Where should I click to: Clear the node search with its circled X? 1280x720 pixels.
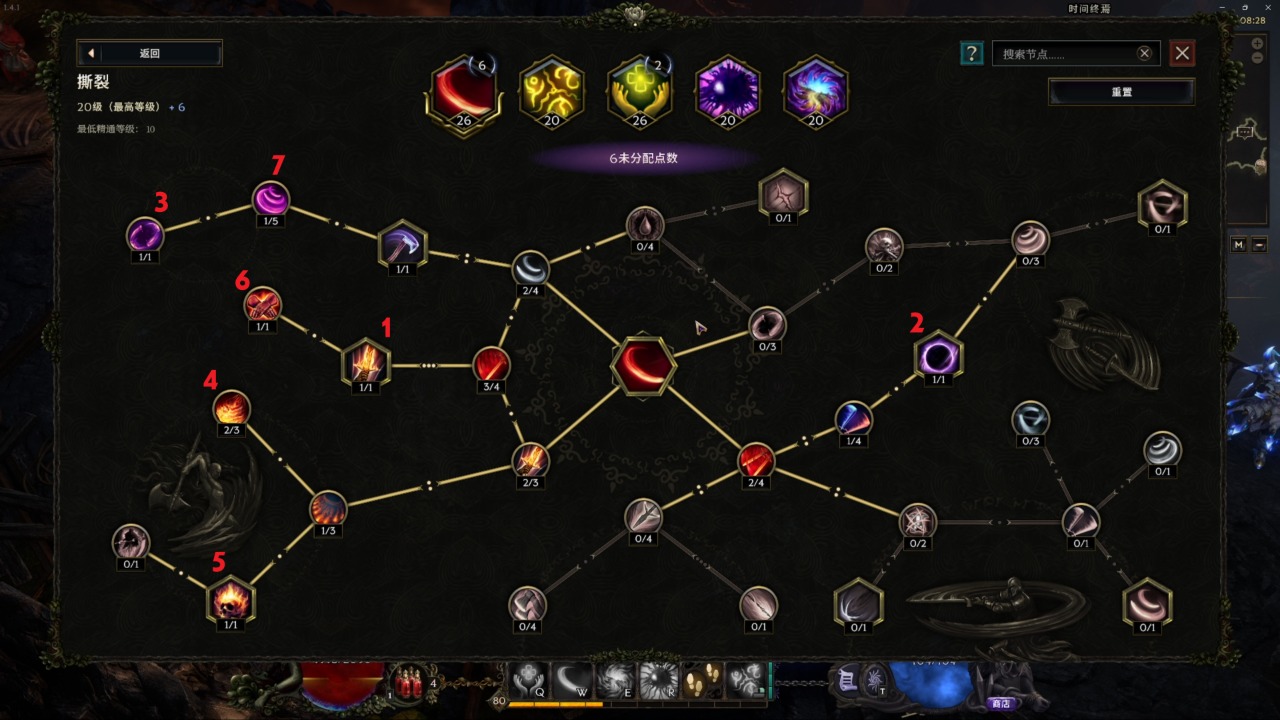[1144, 53]
